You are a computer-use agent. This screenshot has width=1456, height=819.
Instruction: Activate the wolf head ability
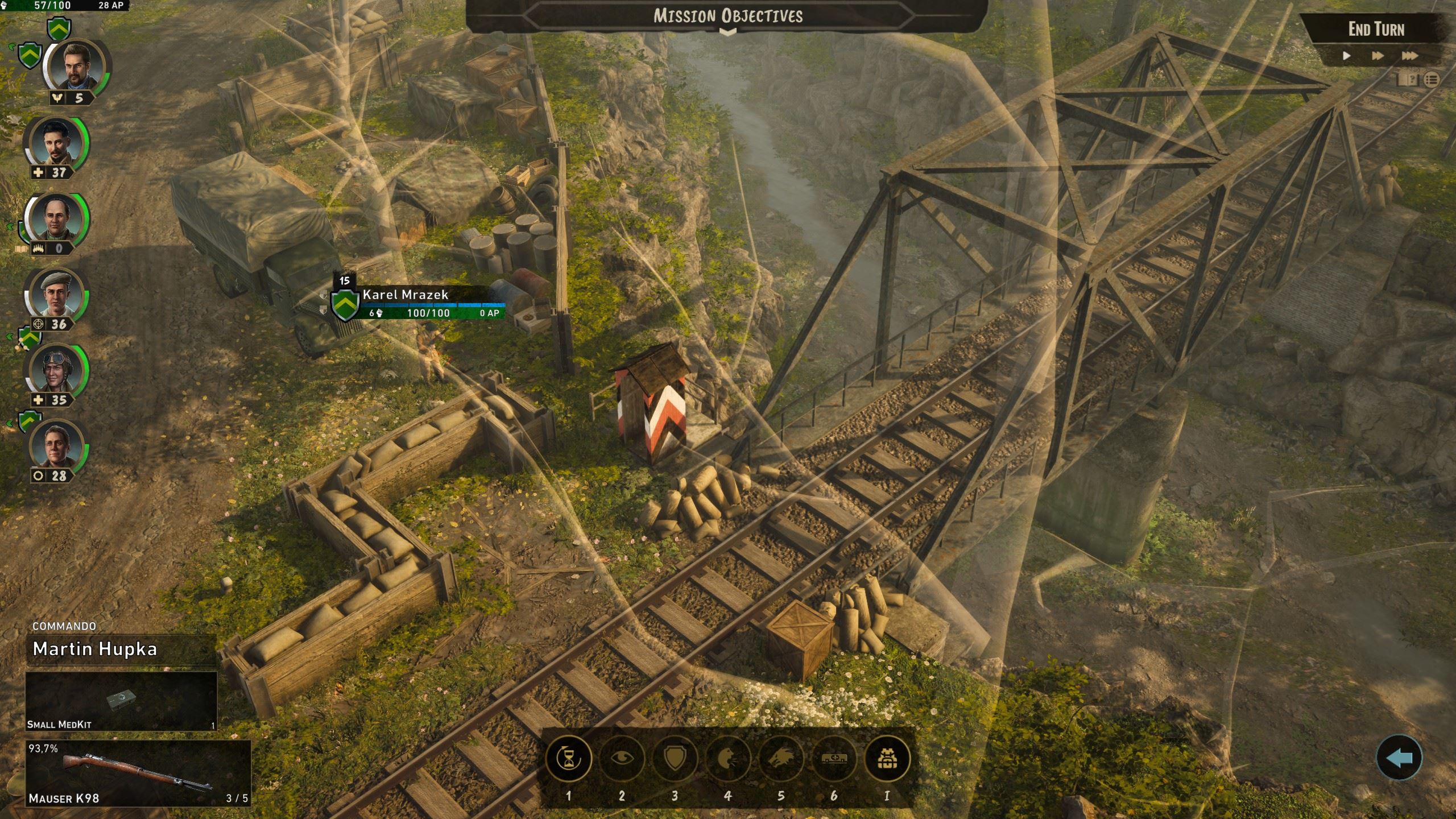pos(781,759)
